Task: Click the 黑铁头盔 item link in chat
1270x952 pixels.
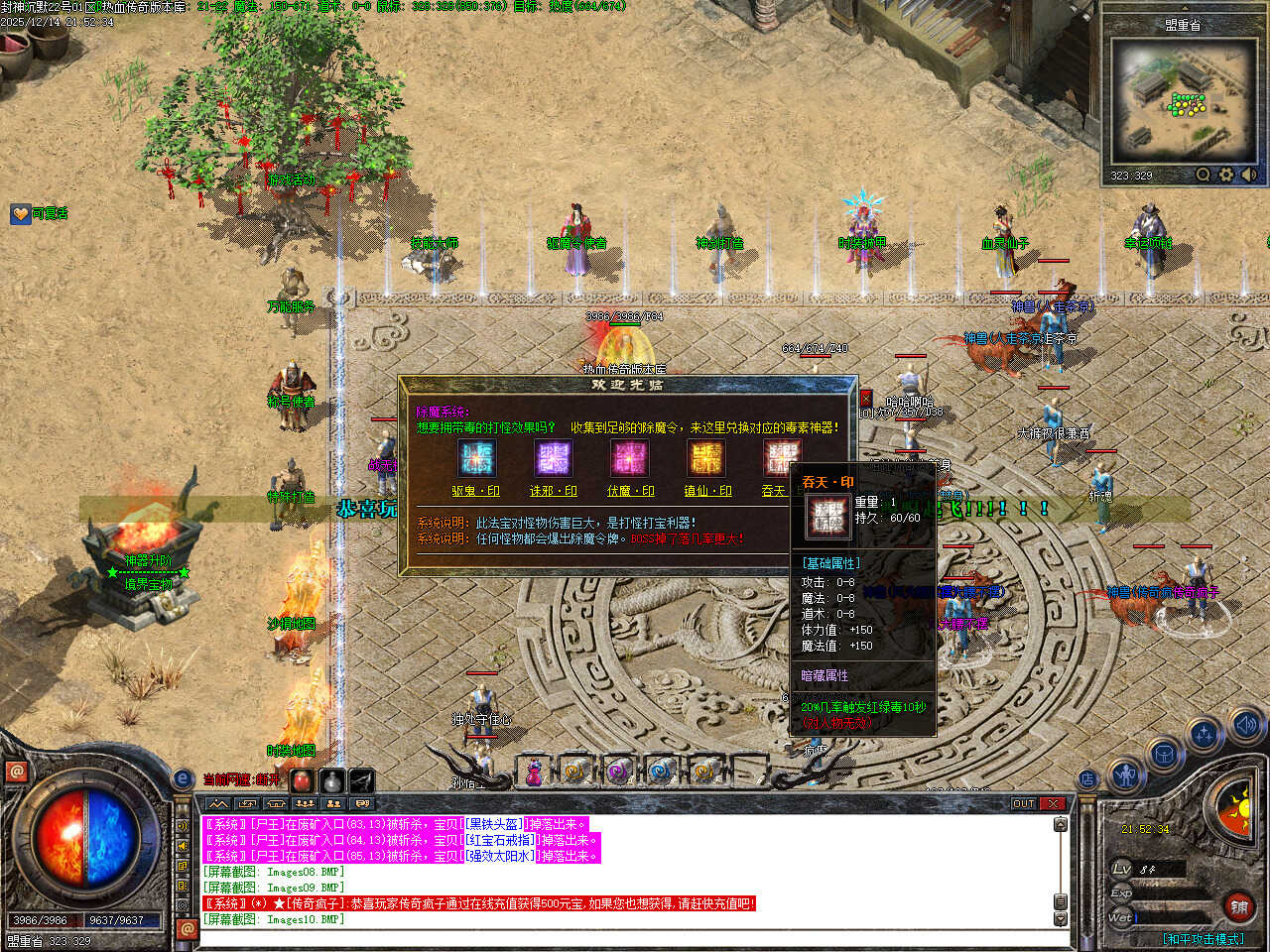Action: (x=493, y=824)
